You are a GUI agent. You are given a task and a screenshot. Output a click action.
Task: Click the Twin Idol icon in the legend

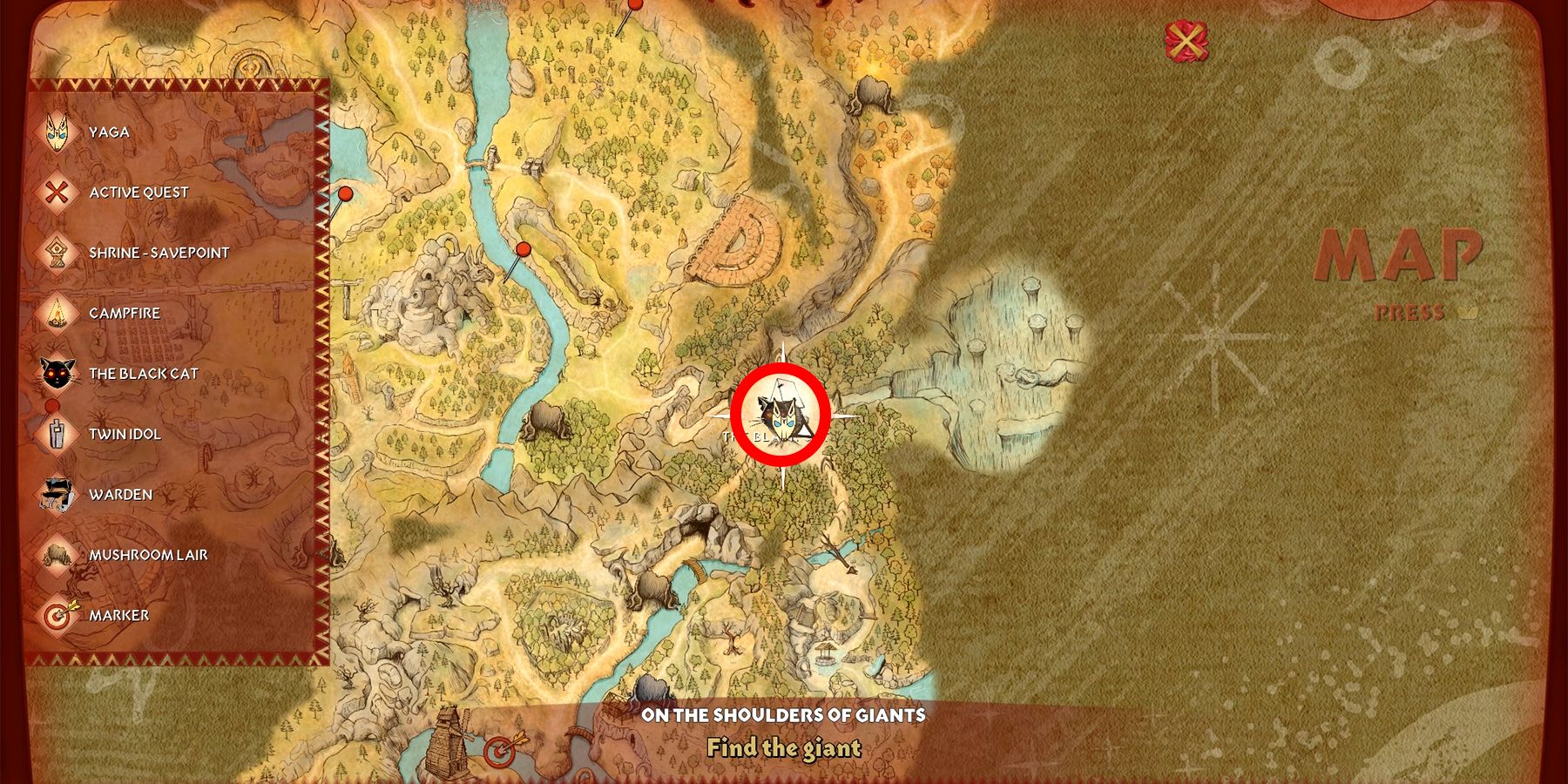(x=57, y=434)
